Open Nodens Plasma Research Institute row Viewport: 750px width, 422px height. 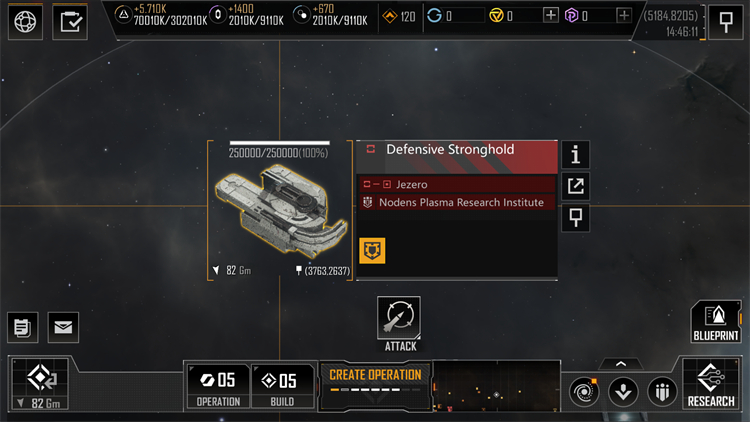pyautogui.click(x=457, y=202)
